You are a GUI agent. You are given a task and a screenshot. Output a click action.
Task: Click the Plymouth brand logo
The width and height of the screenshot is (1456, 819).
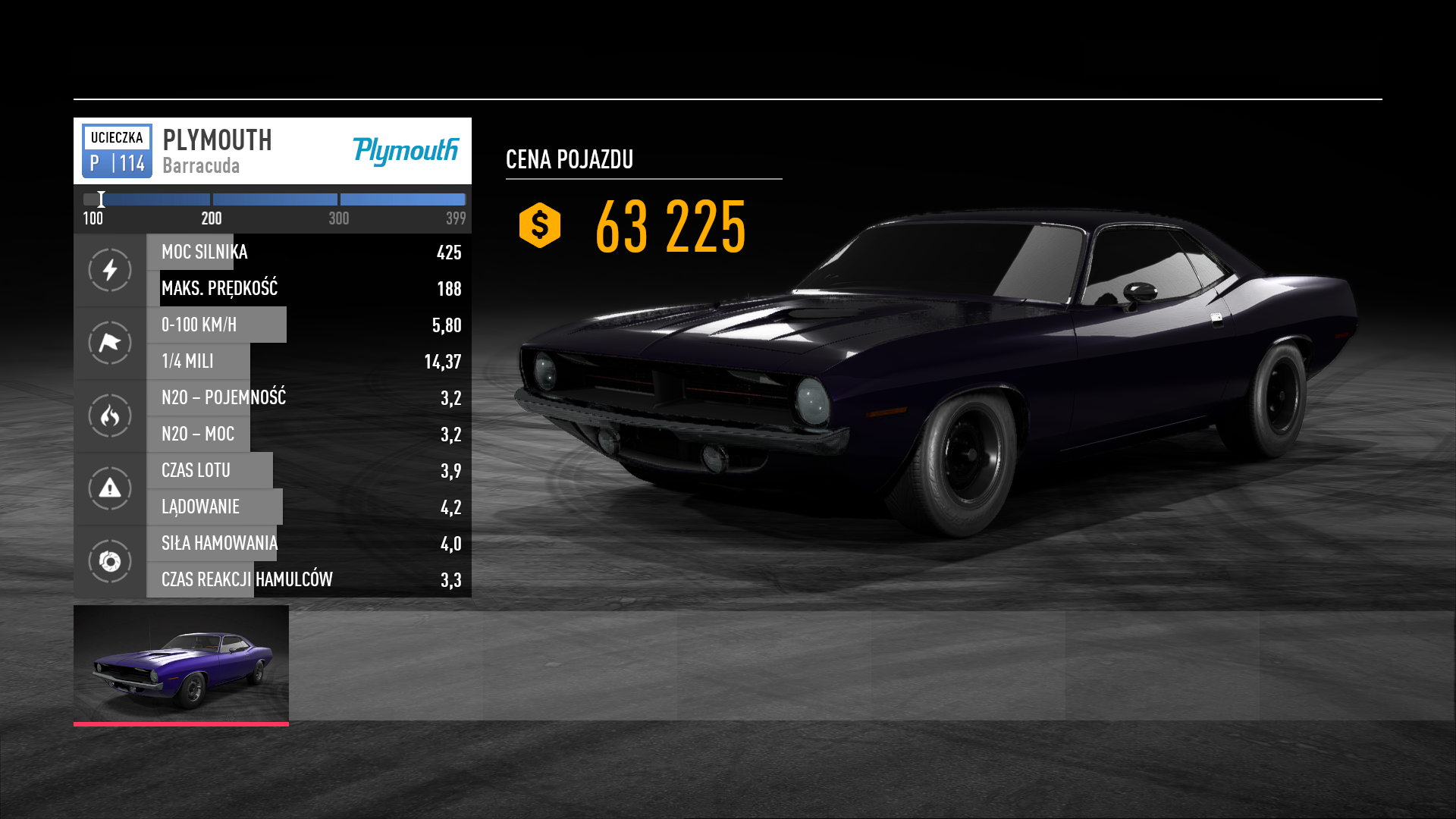(x=406, y=151)
